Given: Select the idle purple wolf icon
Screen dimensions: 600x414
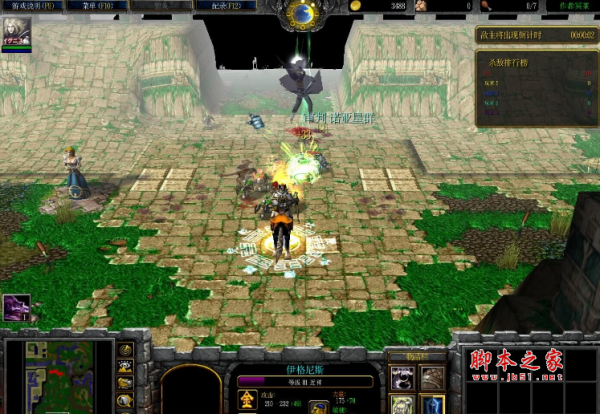Looking at the screenshot, I should pos(16,308).
